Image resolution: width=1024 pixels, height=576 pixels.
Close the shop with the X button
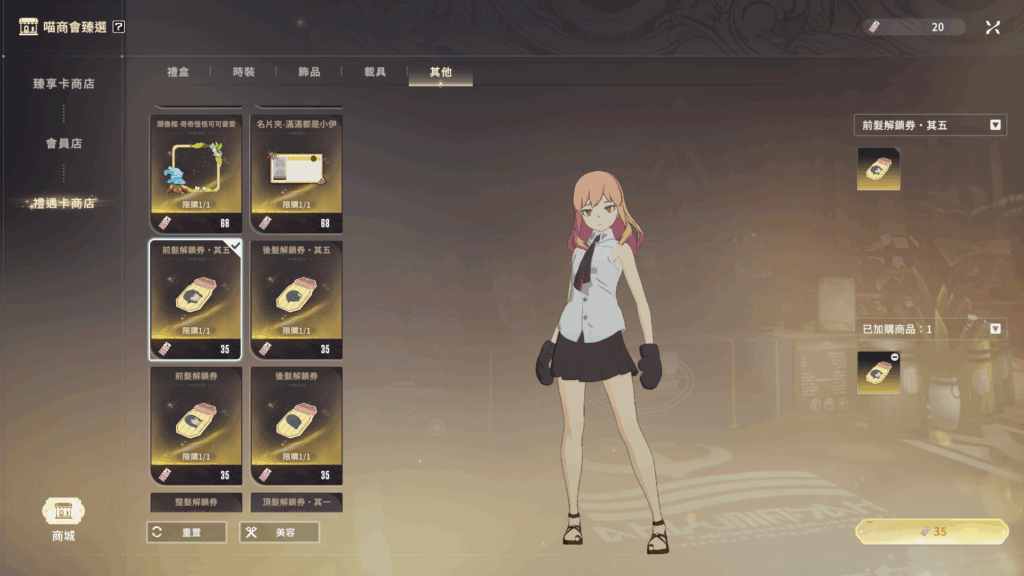click(992, 27)
